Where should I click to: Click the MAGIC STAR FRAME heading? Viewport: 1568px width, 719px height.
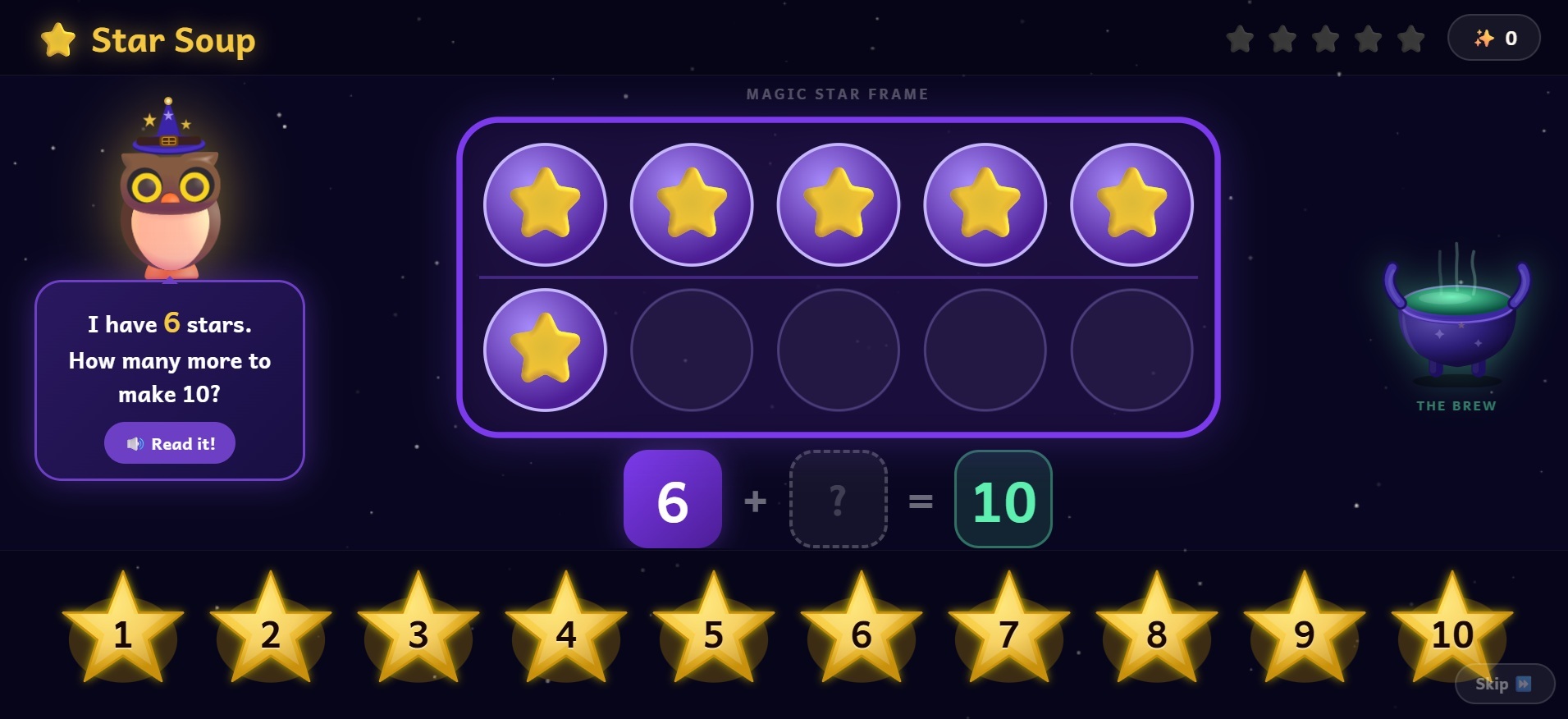836,94
